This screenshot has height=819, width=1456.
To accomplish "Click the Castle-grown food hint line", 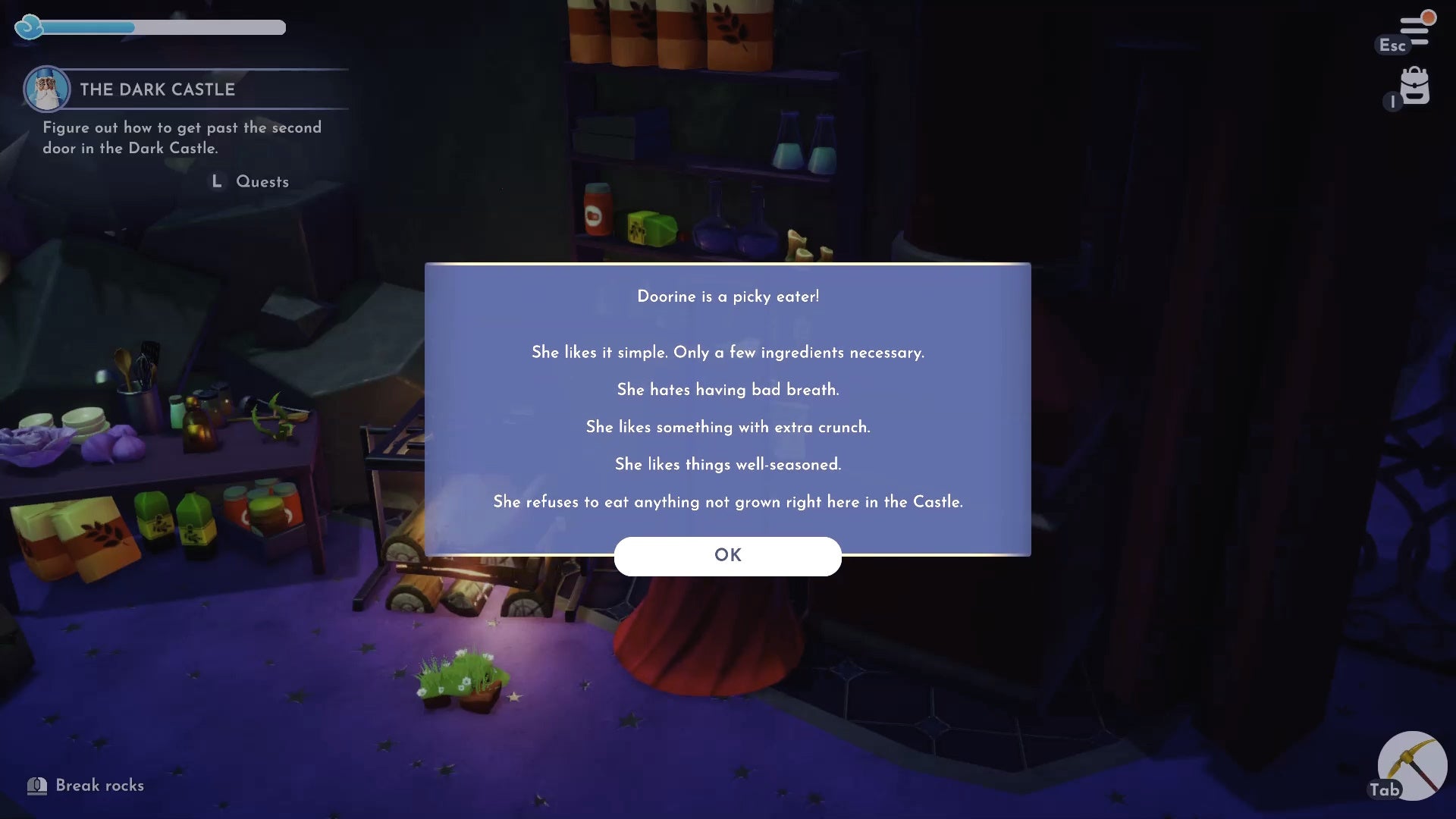I will pyautogui.click(x=727, y=501).
